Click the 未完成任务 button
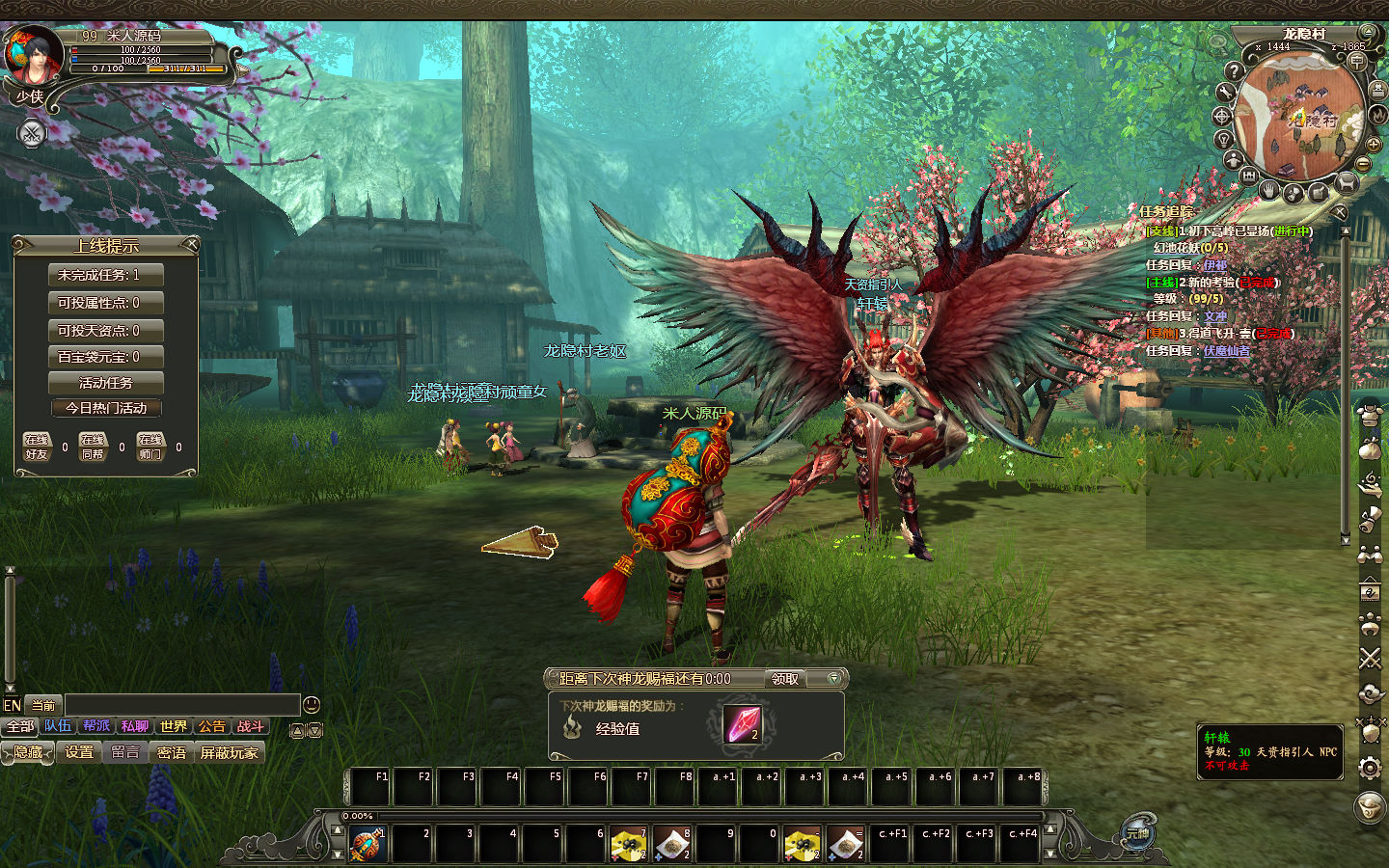Image resolution: width=1389 pixels, height=868 pixels. tap(105, 275)
